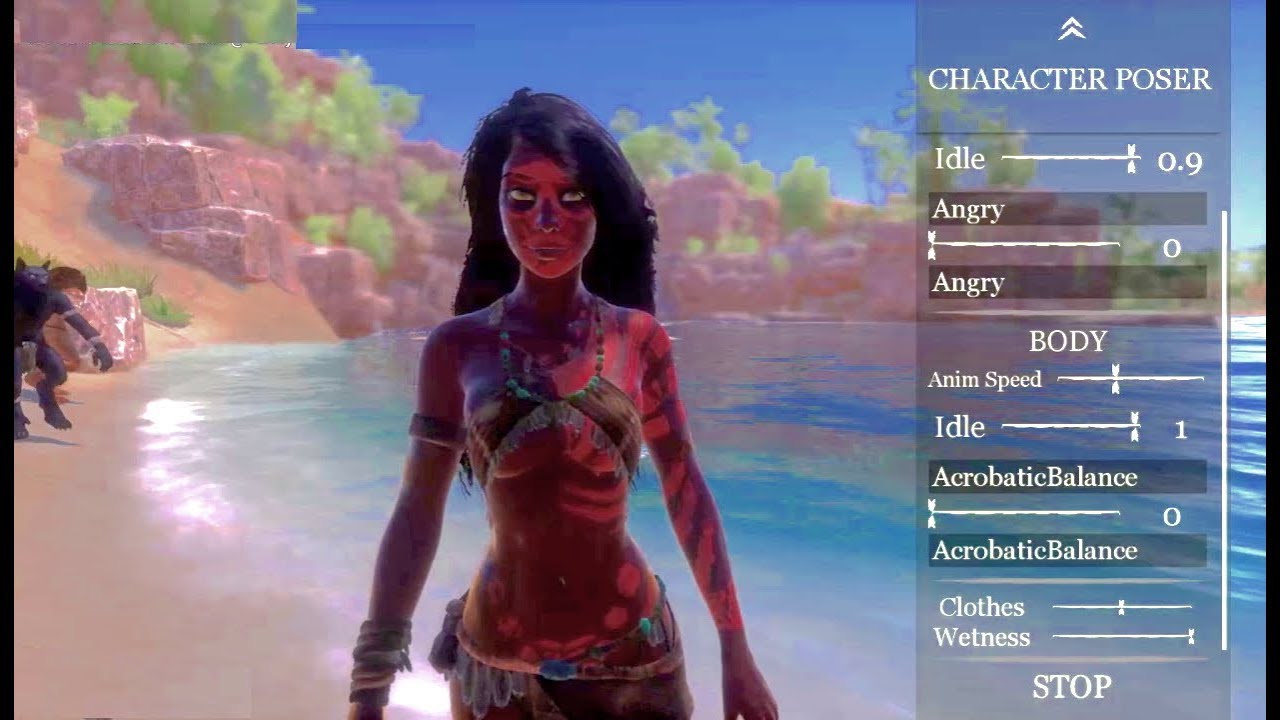Click the CHARACTER POSER panel title
This screenshot has width=1280, height=720.
1070,78
